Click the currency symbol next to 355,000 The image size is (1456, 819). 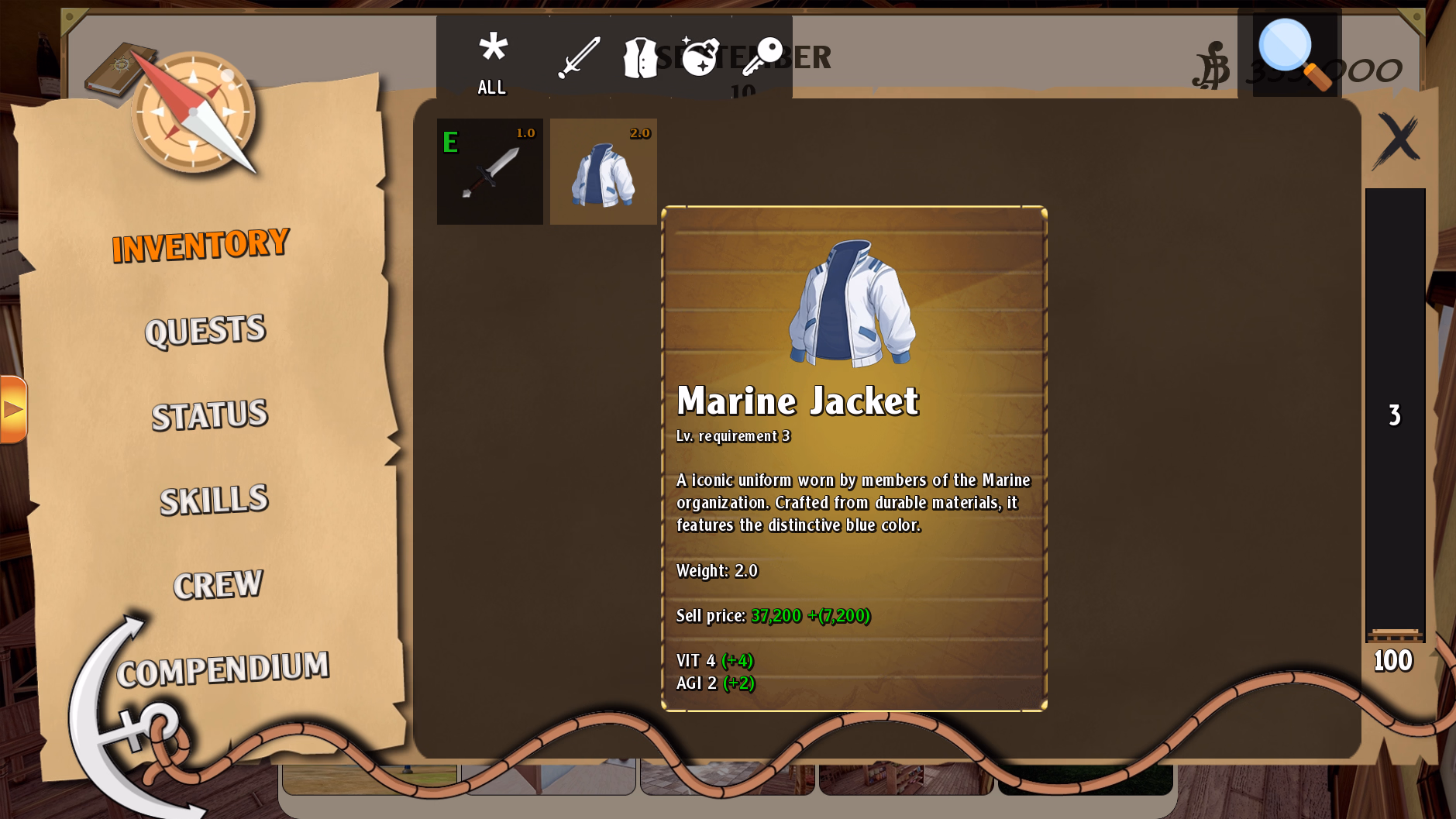(x=1211, y=64)
